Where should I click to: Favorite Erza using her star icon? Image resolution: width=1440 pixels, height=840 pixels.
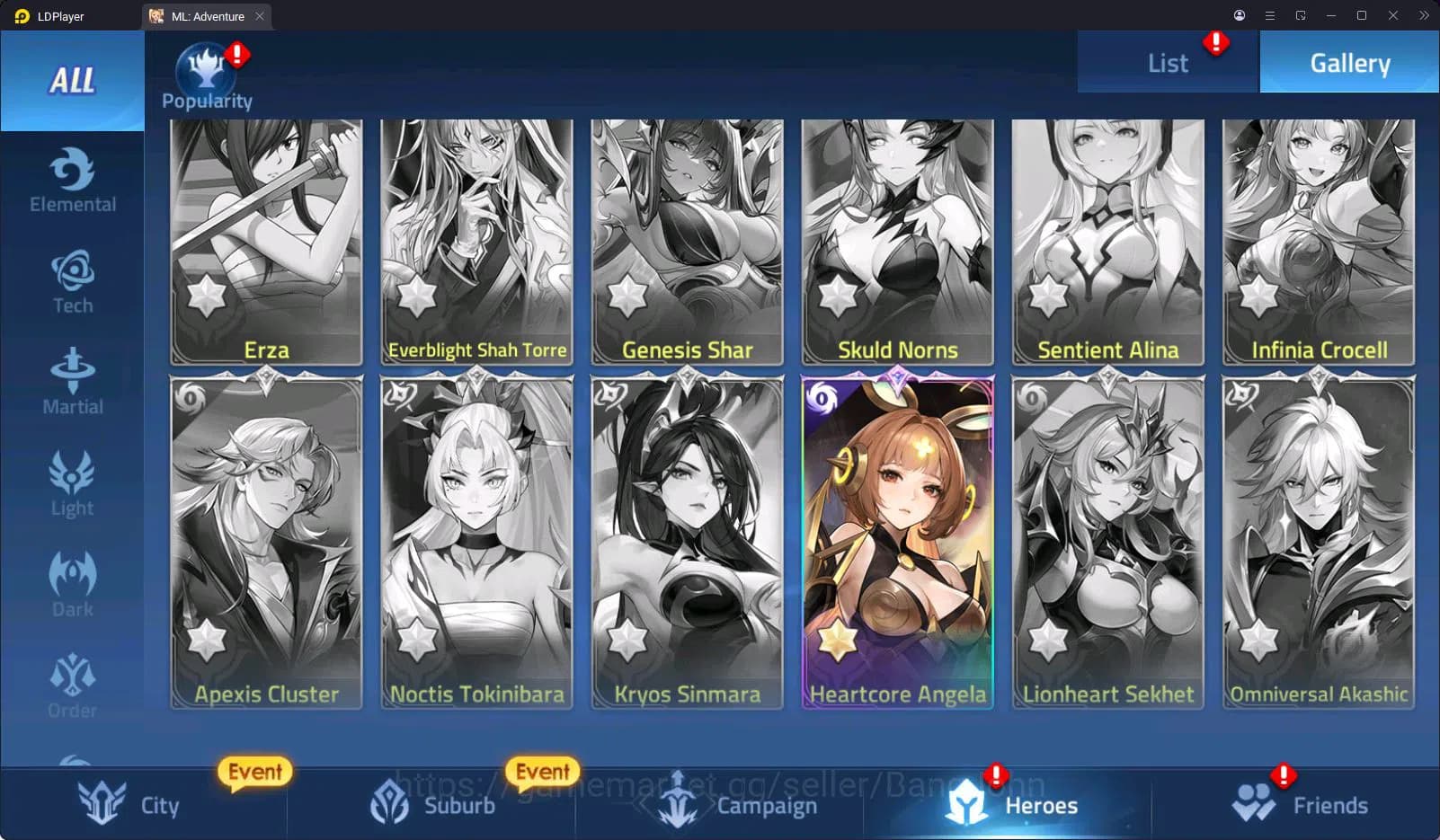pyautogui.click(x=208, y=296)
